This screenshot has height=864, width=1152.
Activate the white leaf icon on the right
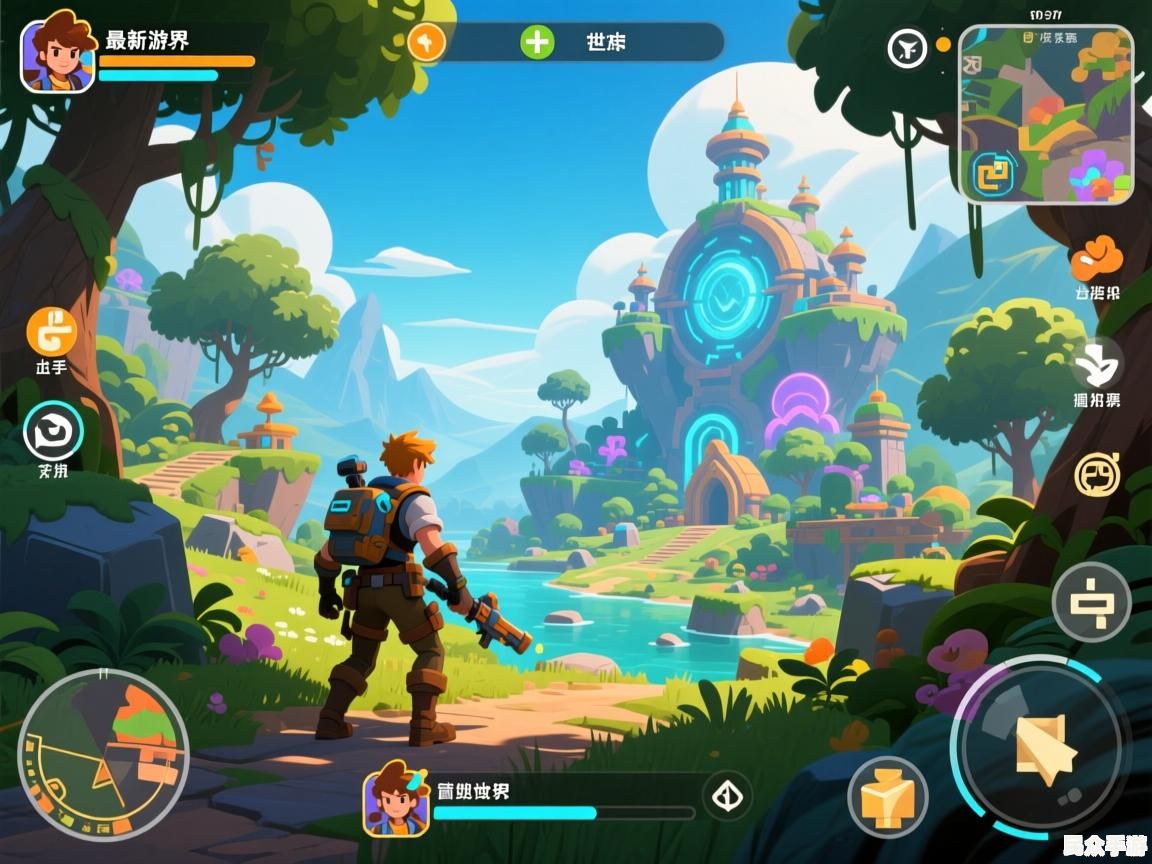1096,364
